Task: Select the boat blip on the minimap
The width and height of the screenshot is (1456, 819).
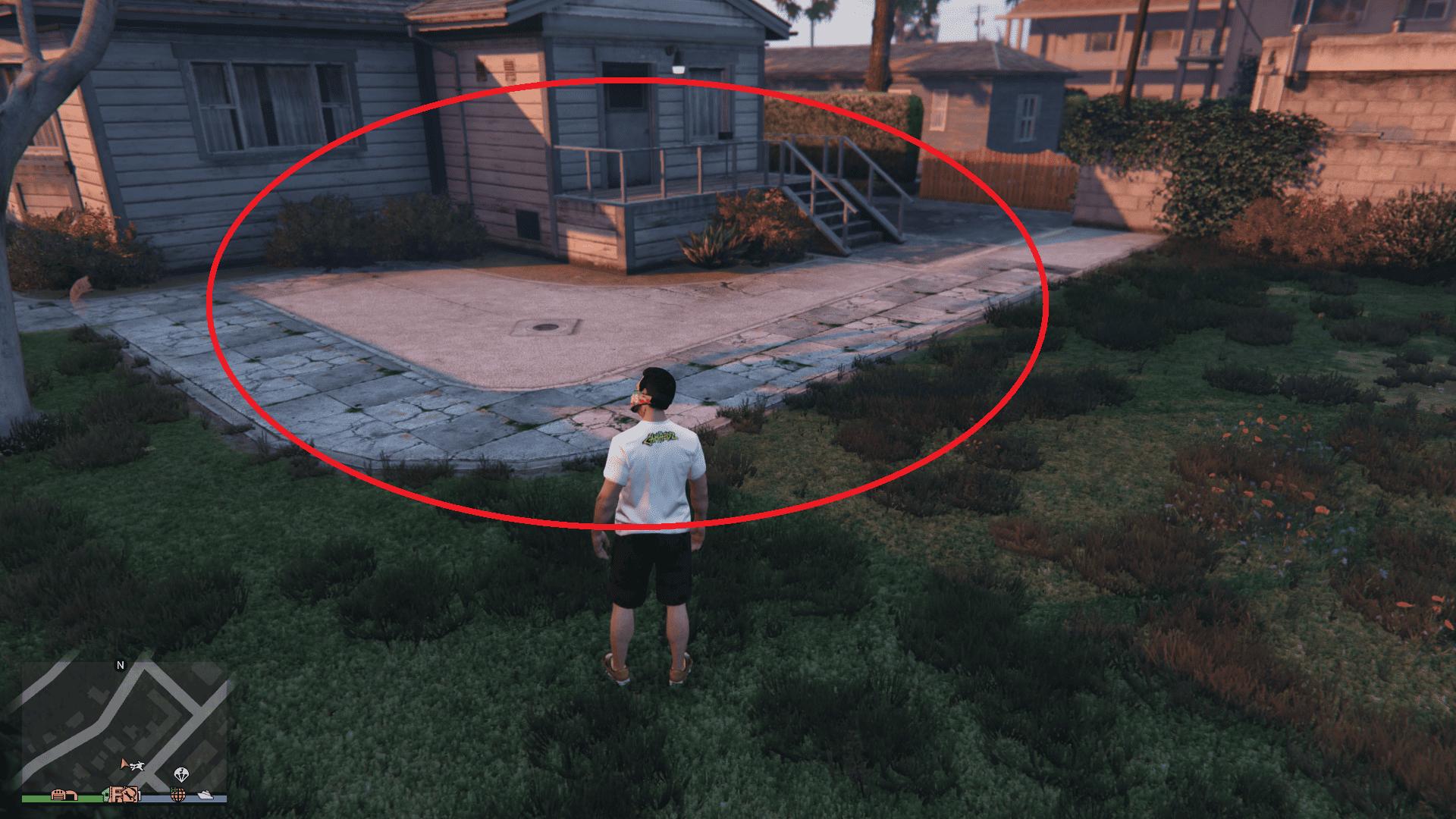Action: [206, 795]
